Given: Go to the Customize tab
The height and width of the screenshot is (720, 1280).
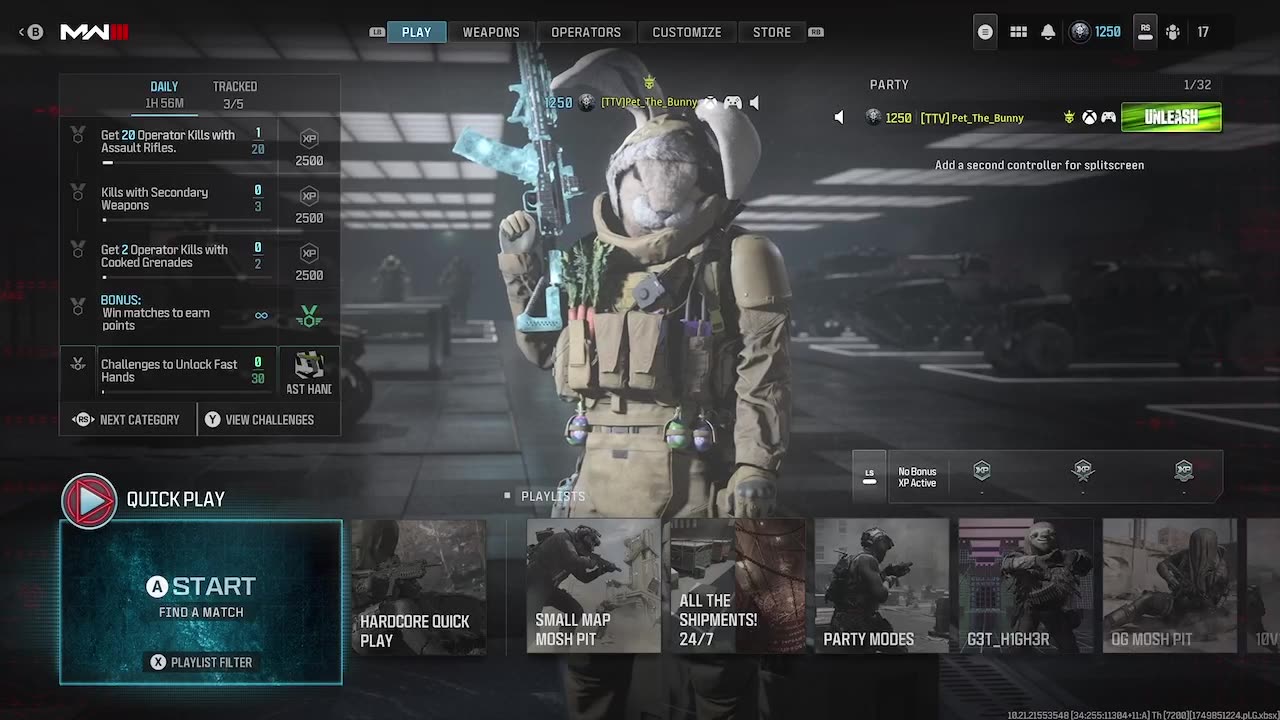Looking at the screenshot, I should (x=686, y=32).
